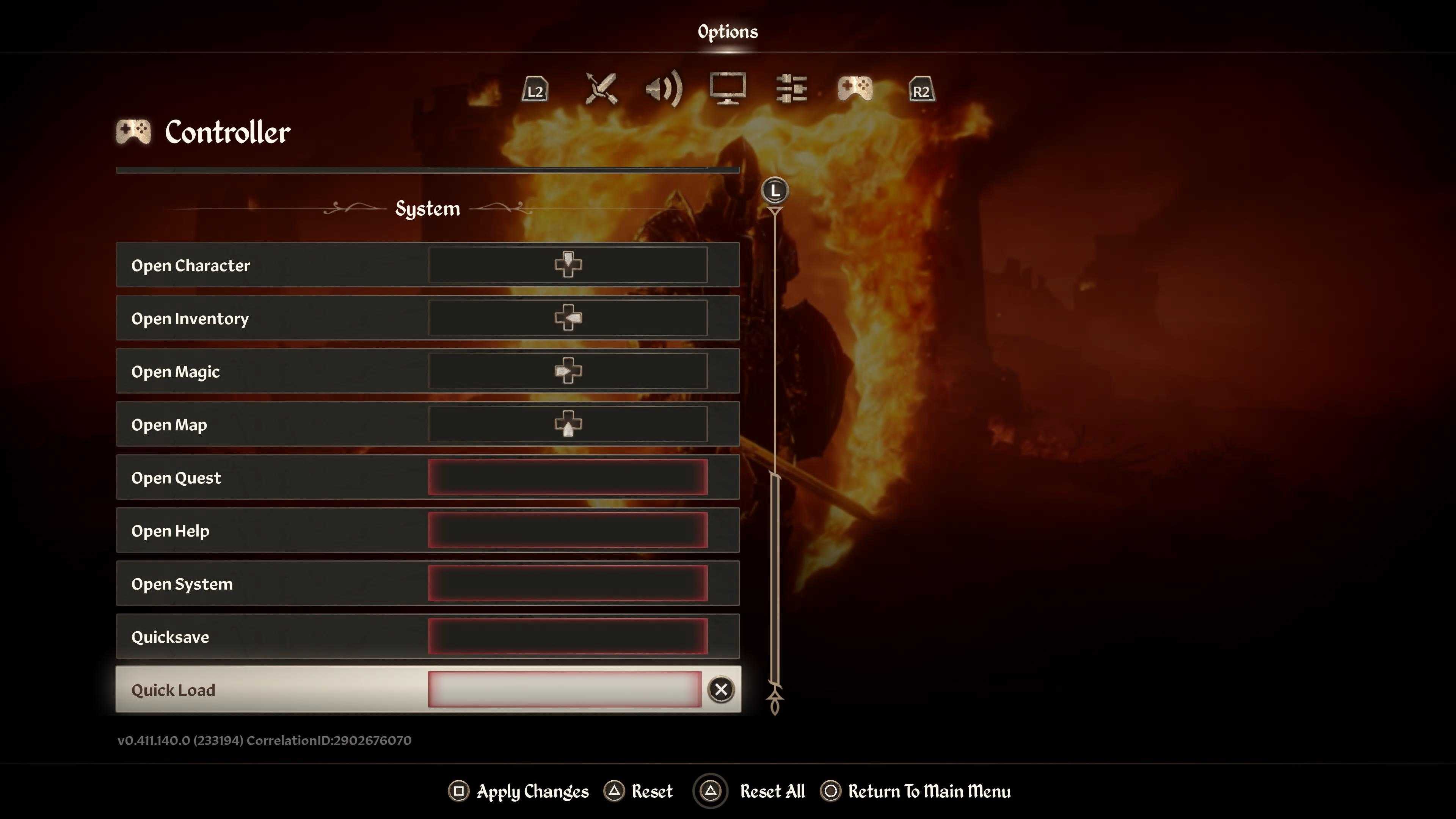Click the empty Quick Load binding field
1456x819 pixels.
564,690
